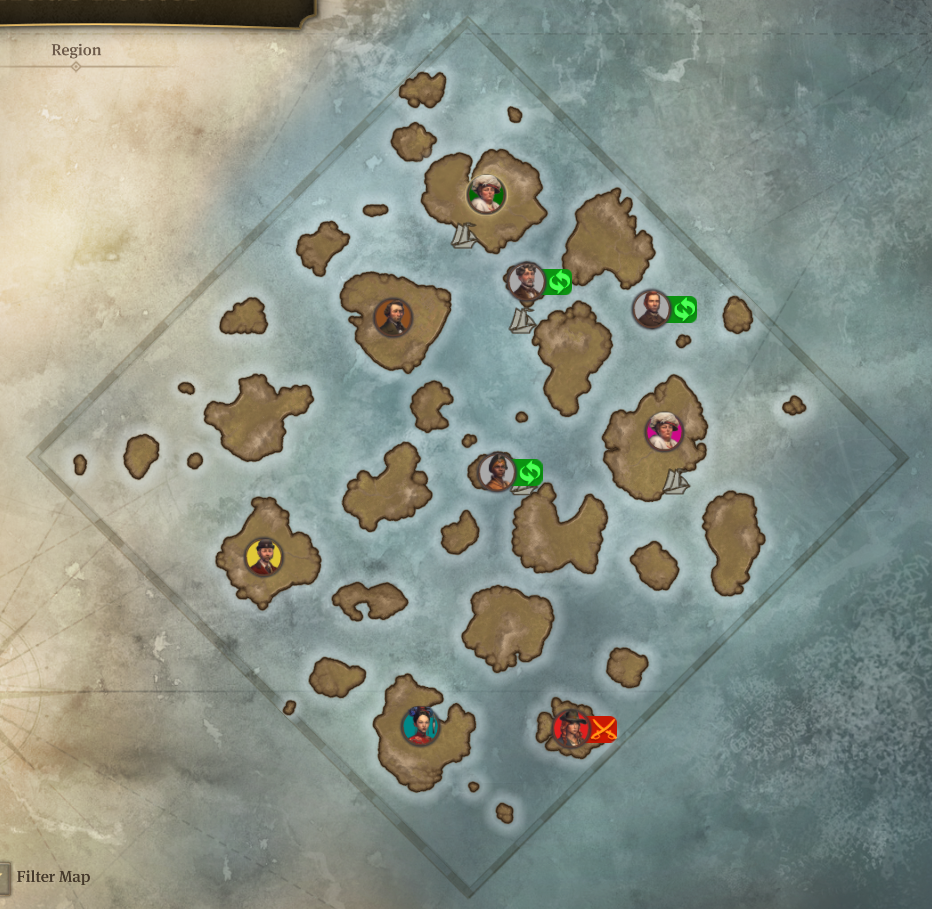Choose the yellow-background portrait of man in hat
The width and height of the screenshot is (932, 909).
point(264,556)
